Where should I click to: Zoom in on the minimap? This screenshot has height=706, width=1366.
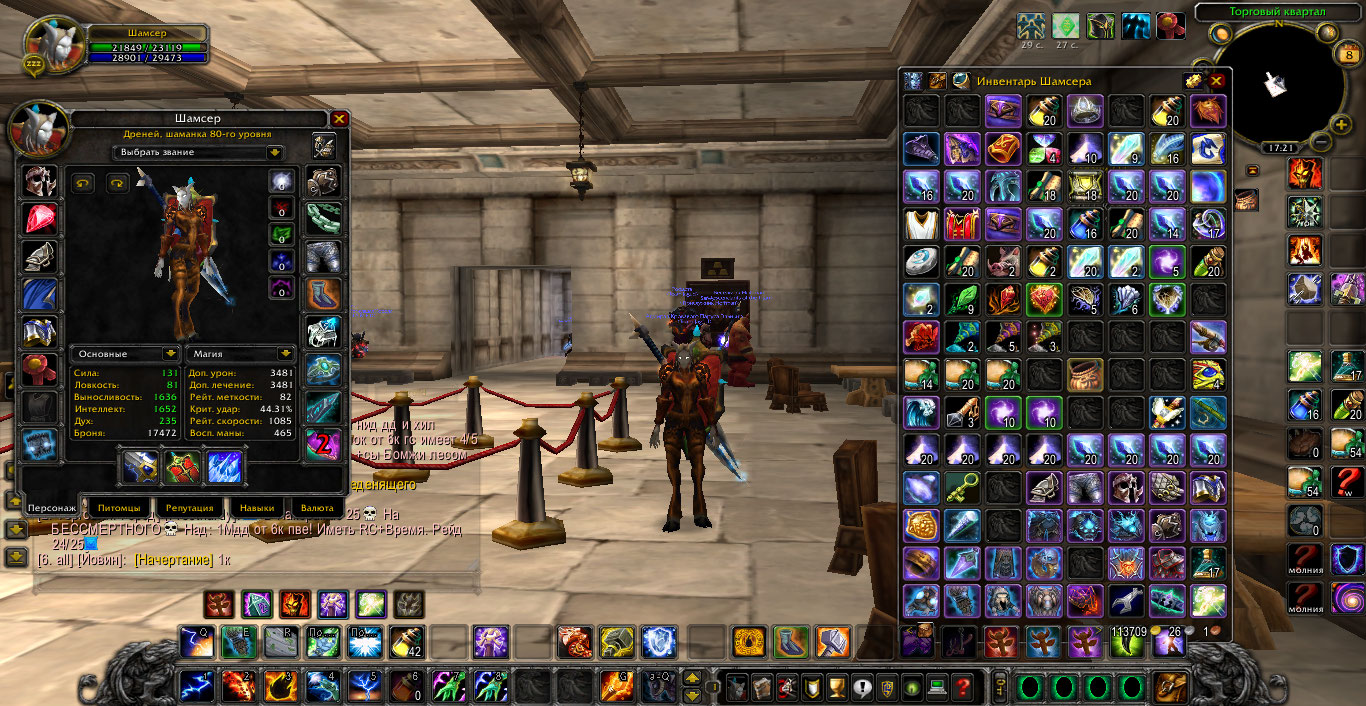point(1341,124)
